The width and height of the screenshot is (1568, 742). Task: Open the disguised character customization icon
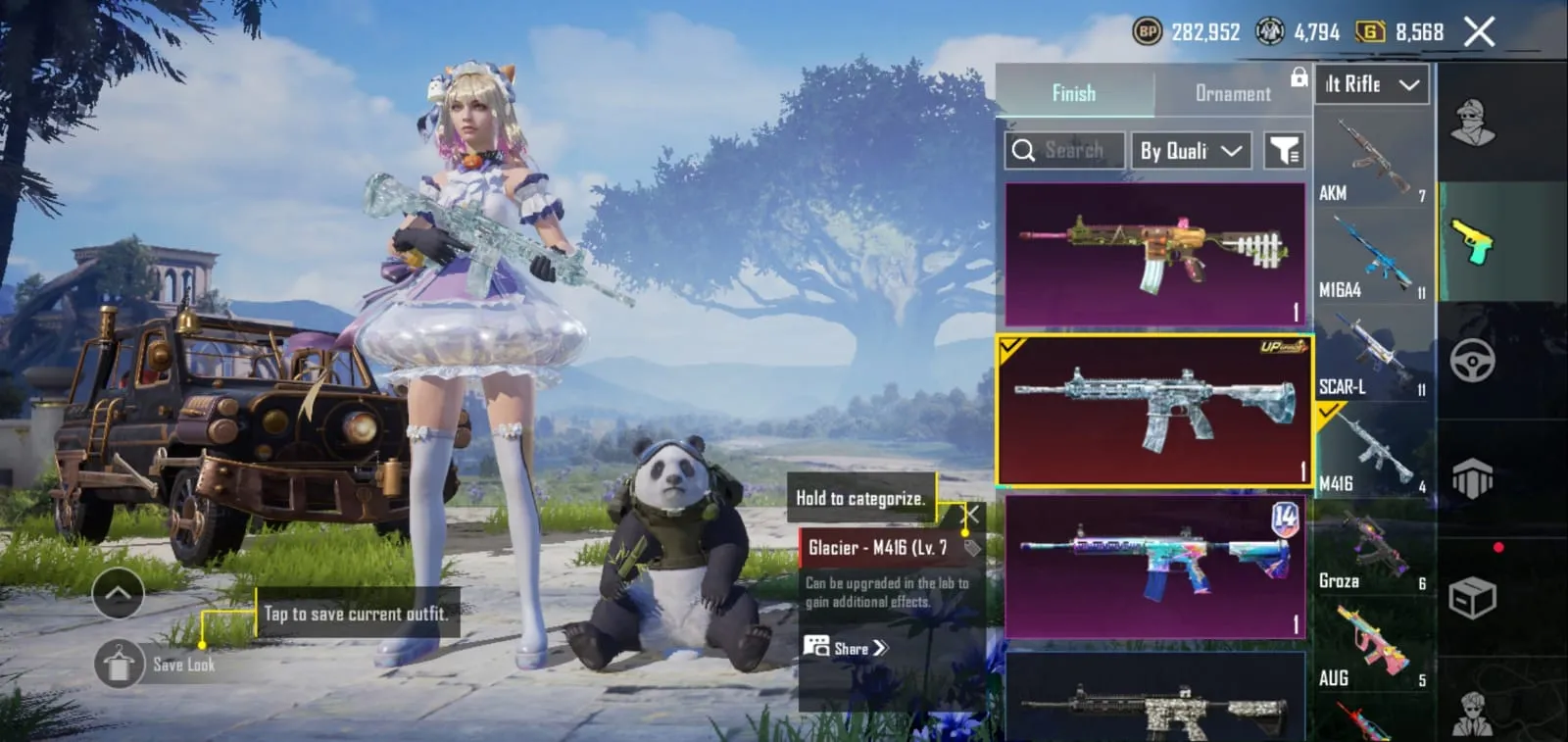tap(1475, 123)
